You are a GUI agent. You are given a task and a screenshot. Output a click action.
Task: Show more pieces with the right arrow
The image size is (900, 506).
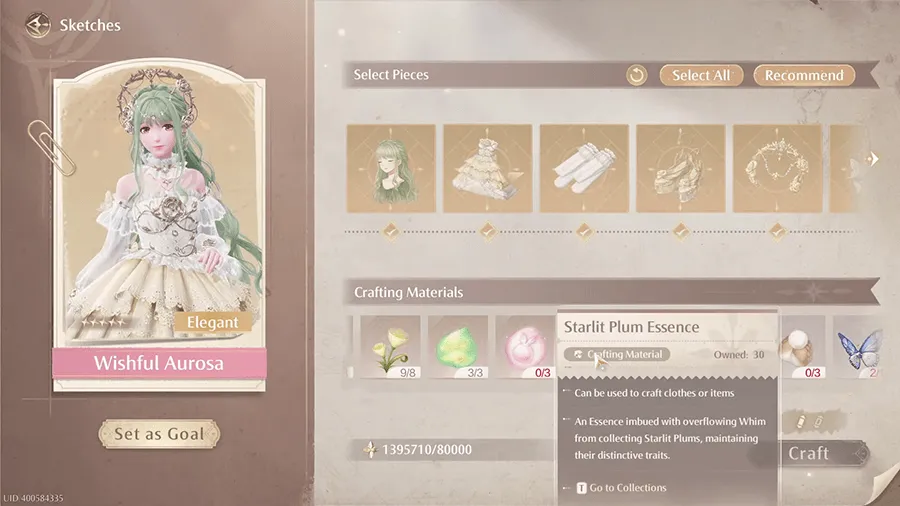click(872, 159)
